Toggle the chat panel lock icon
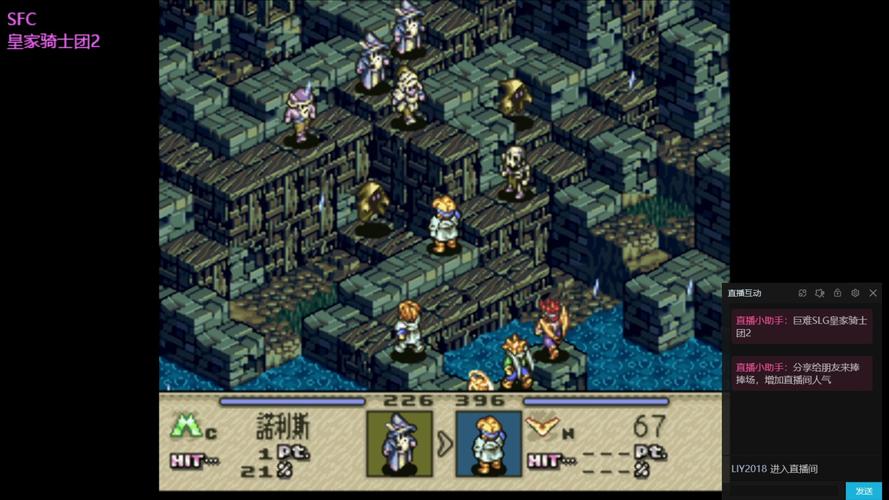 pyautogui.click(x=837, y=293)
